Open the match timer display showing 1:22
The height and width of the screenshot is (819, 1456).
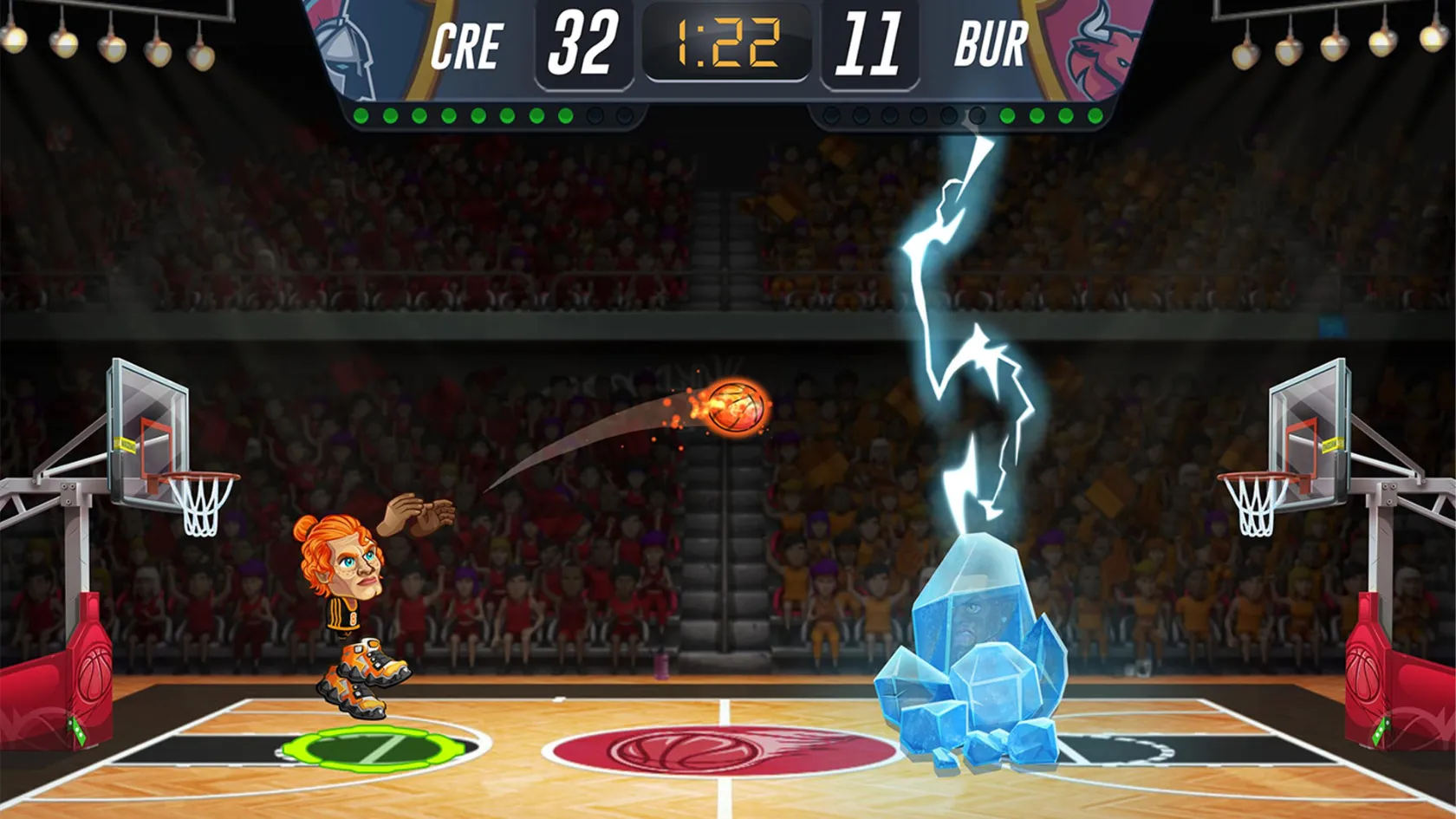pyautogui.click(x=728, y=42)
